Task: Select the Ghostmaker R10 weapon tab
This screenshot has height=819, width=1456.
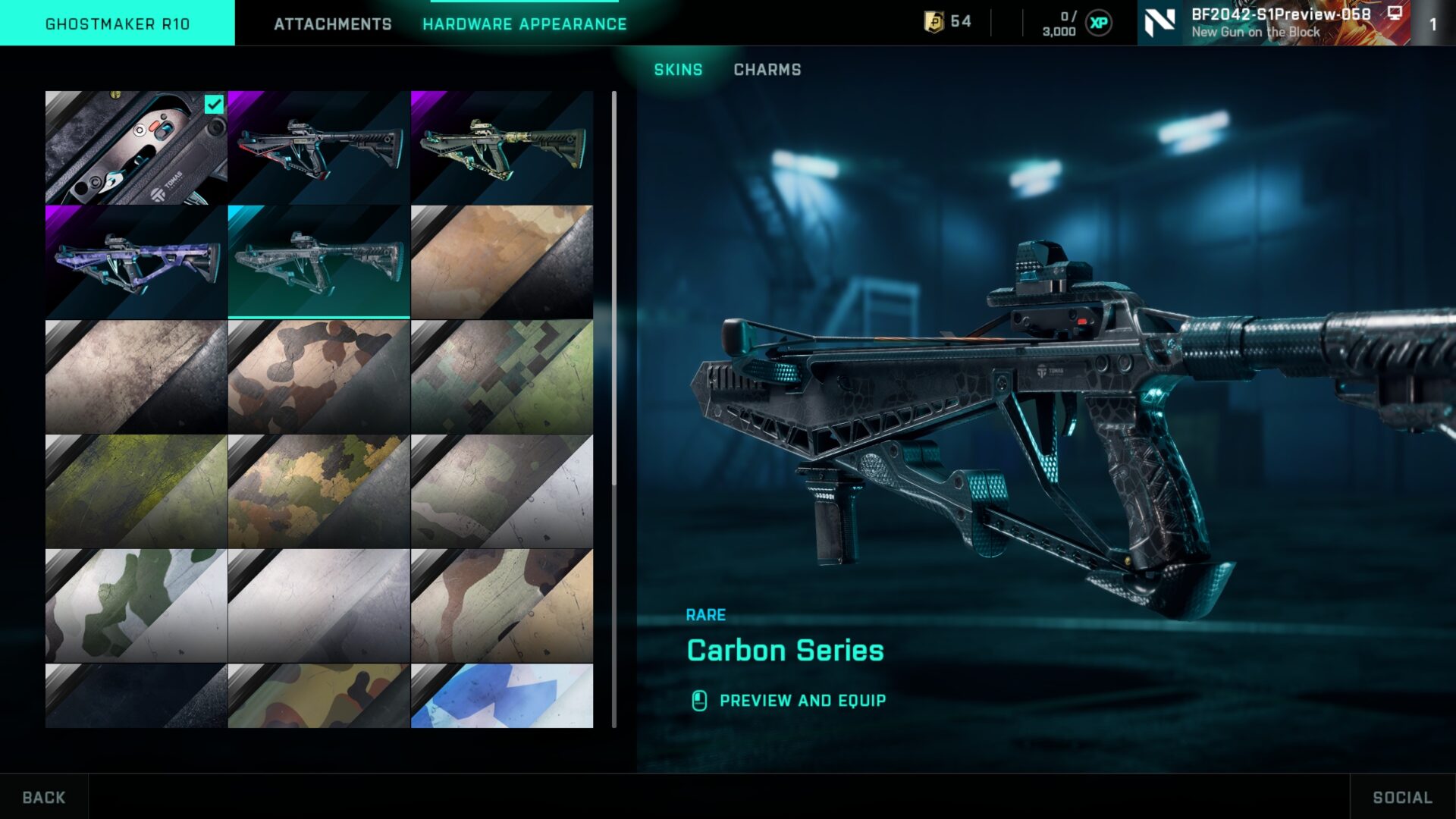Action: click(x=118, y=24)
